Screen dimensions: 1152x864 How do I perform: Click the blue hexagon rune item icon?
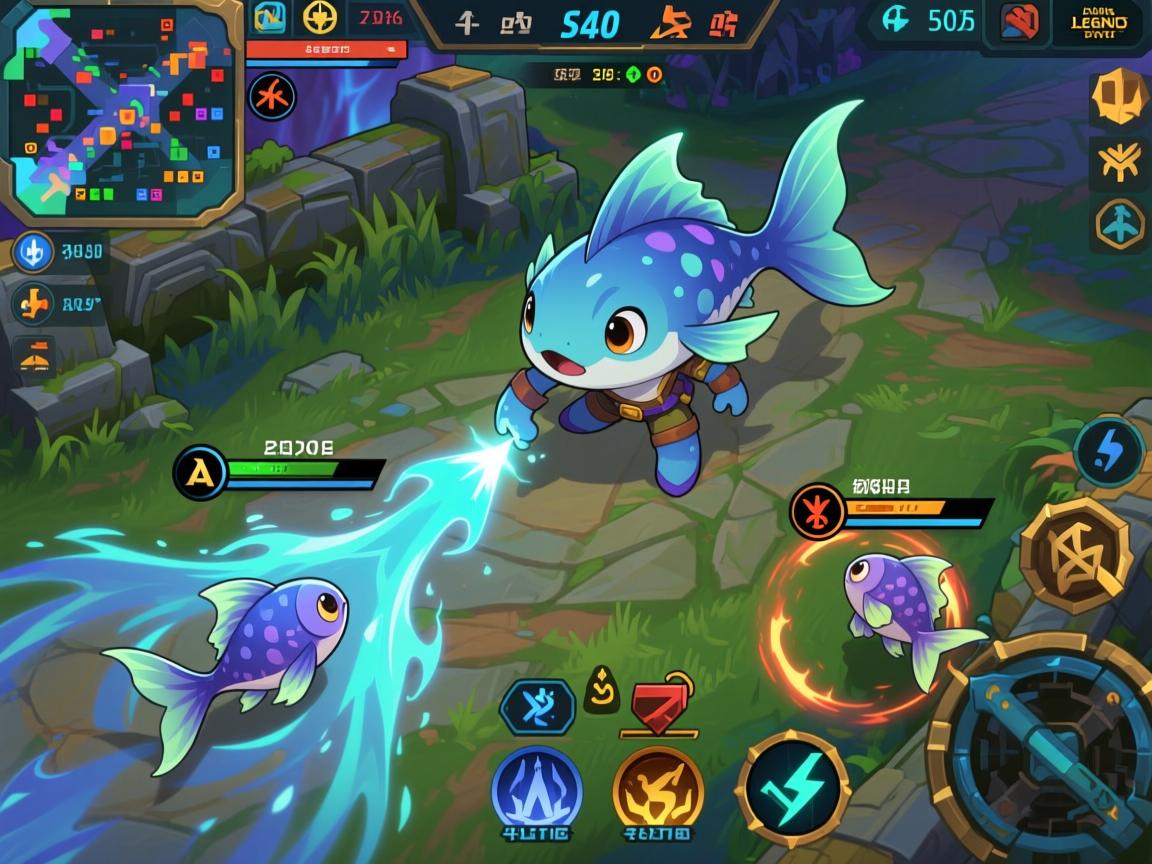click(537, 707)
